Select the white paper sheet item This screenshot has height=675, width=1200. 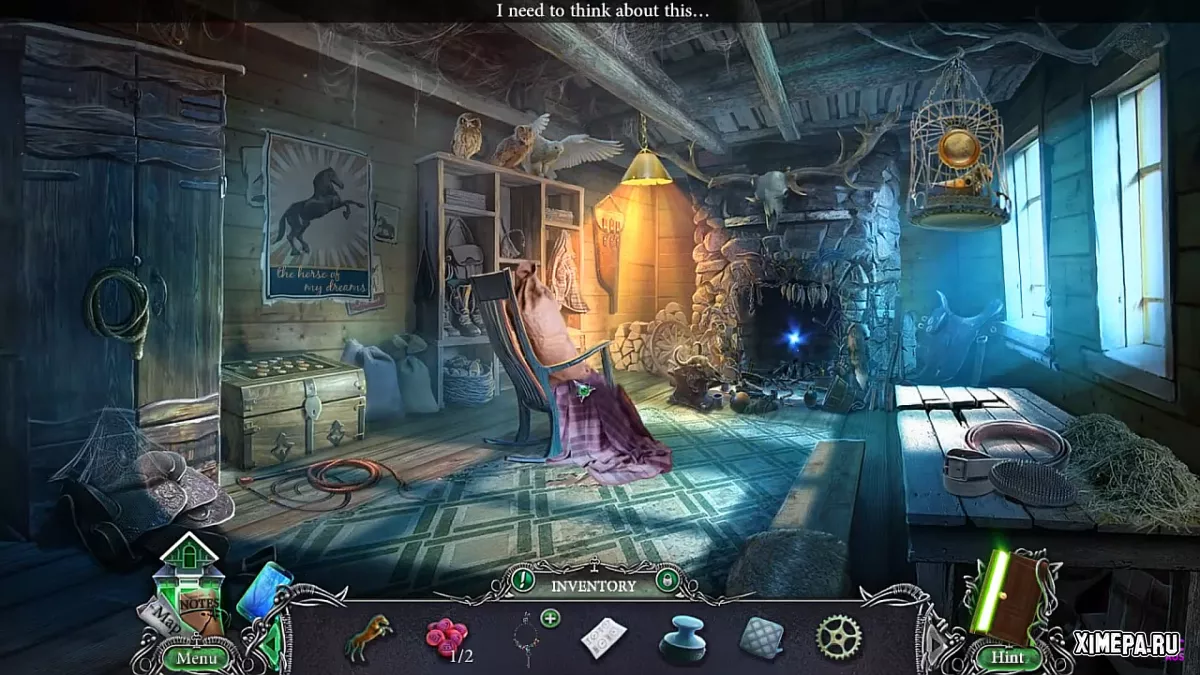pos(604,637)
